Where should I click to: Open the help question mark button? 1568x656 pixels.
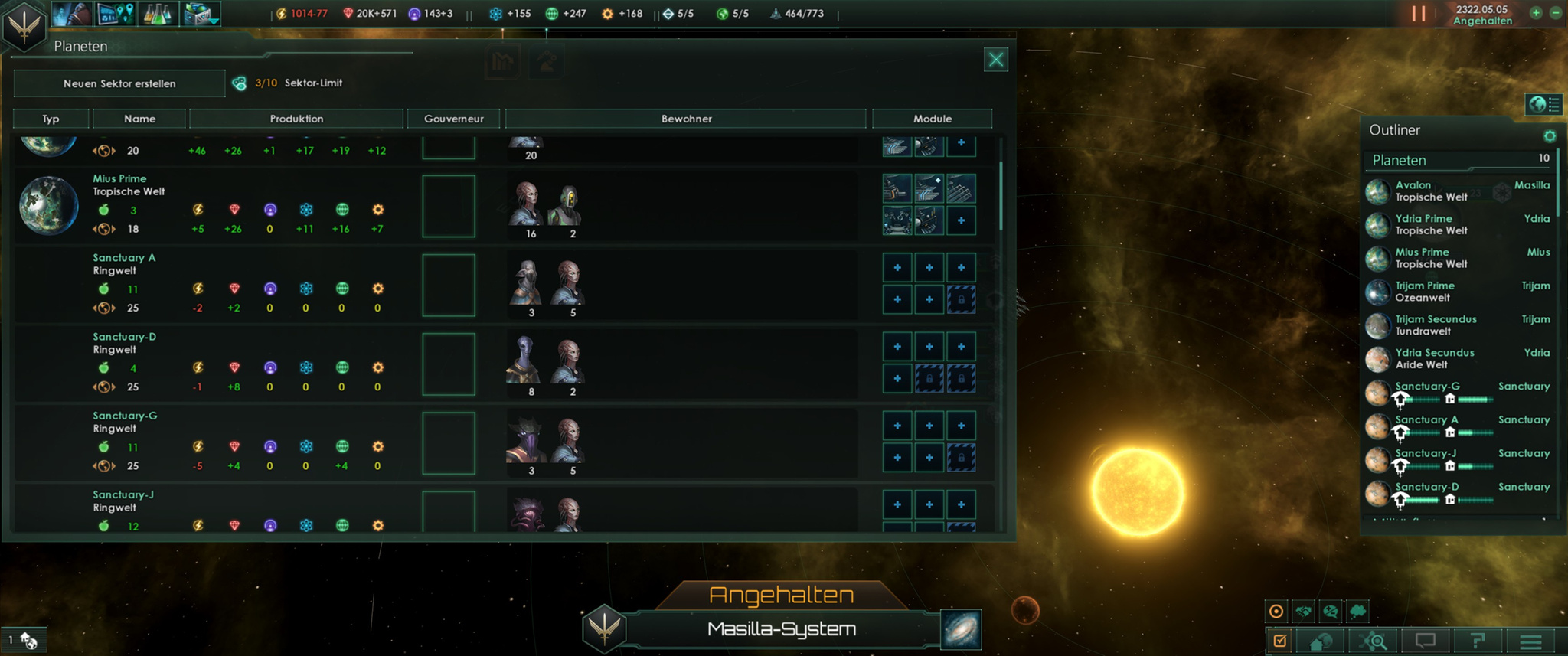pyautogui.click(x=1478, y=641)
